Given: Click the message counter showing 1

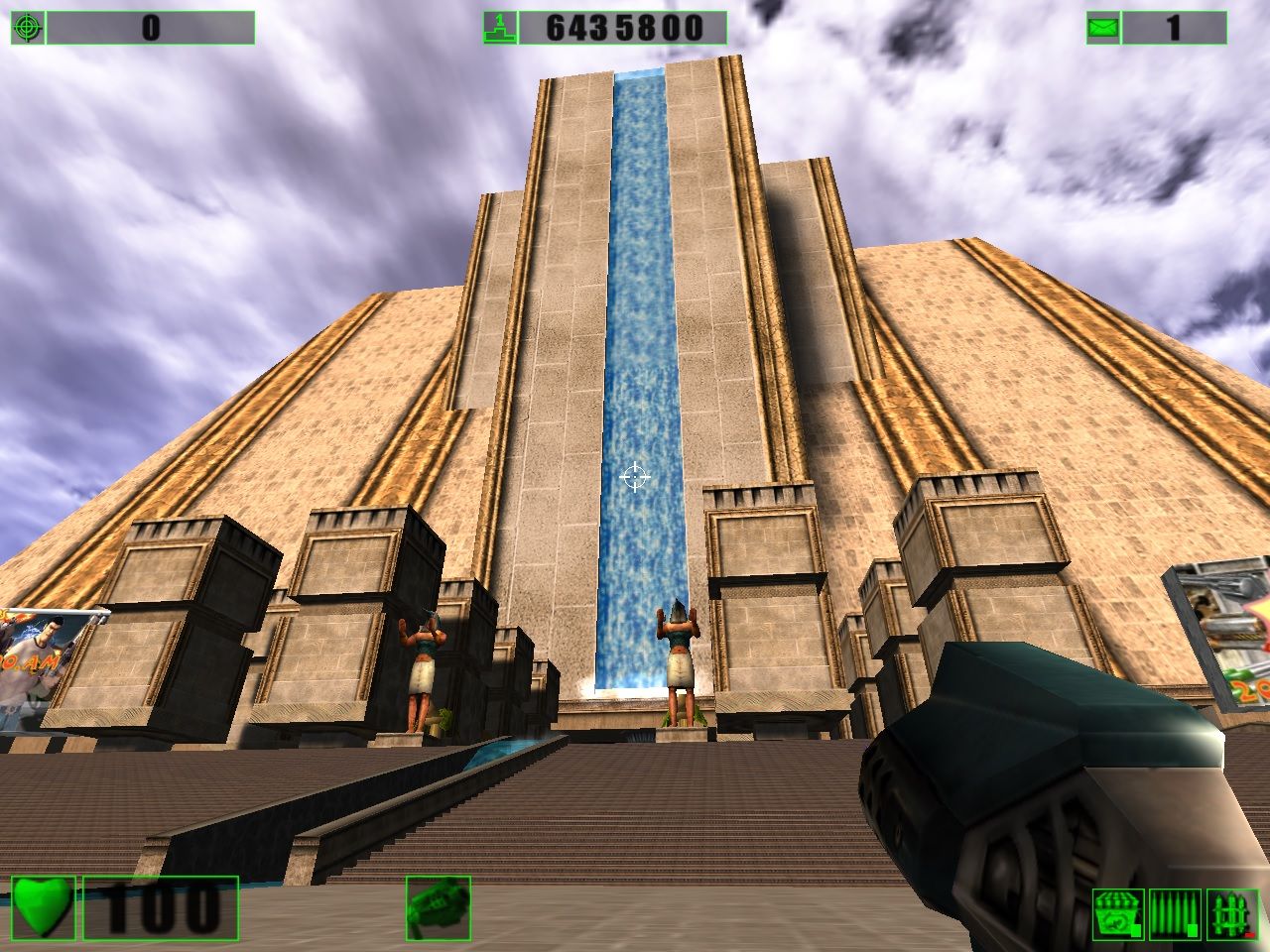Looking at the screenshot, I should point(1171,28).
